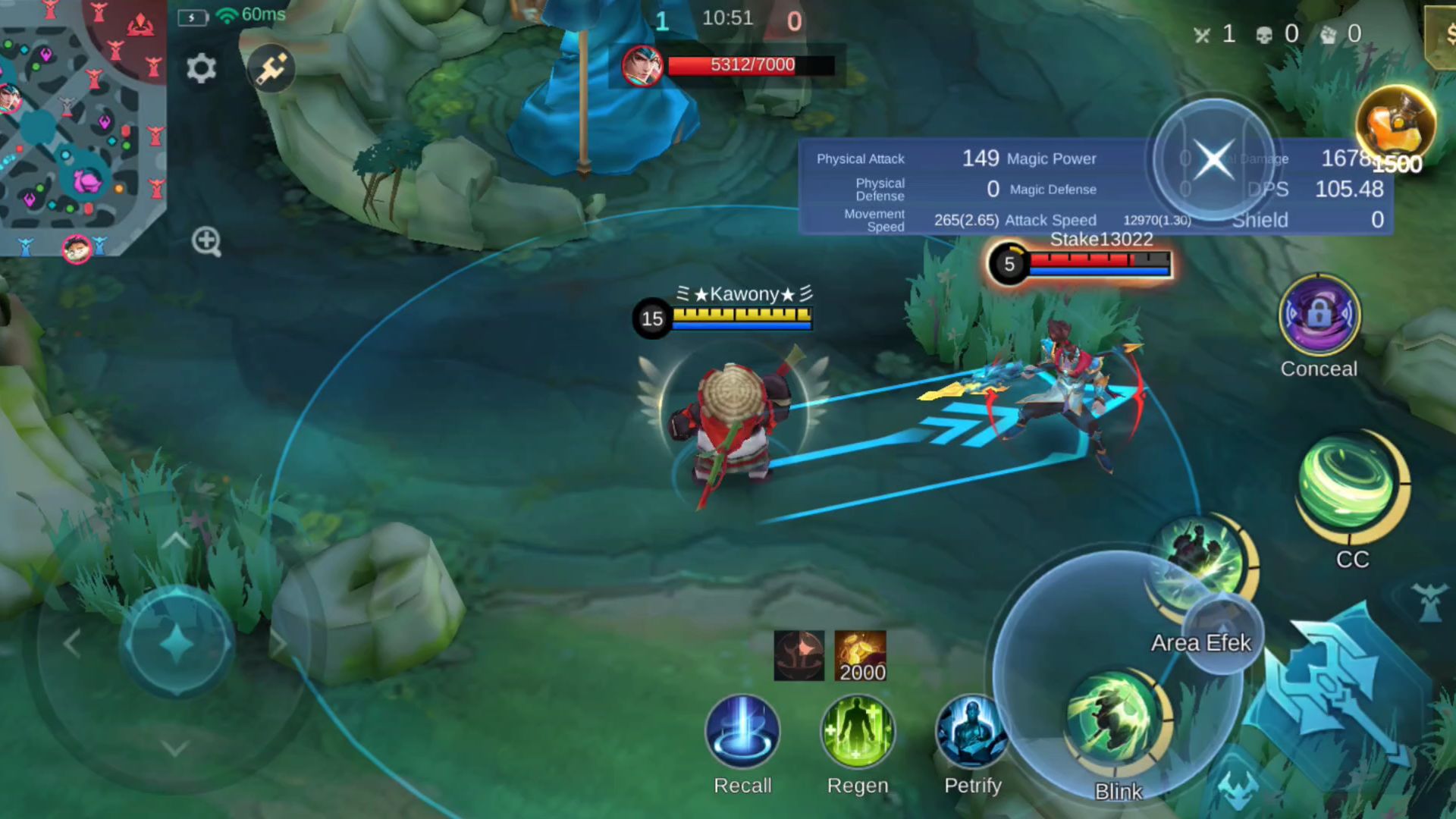Click the attack-turret target button

pos(1430,602)
